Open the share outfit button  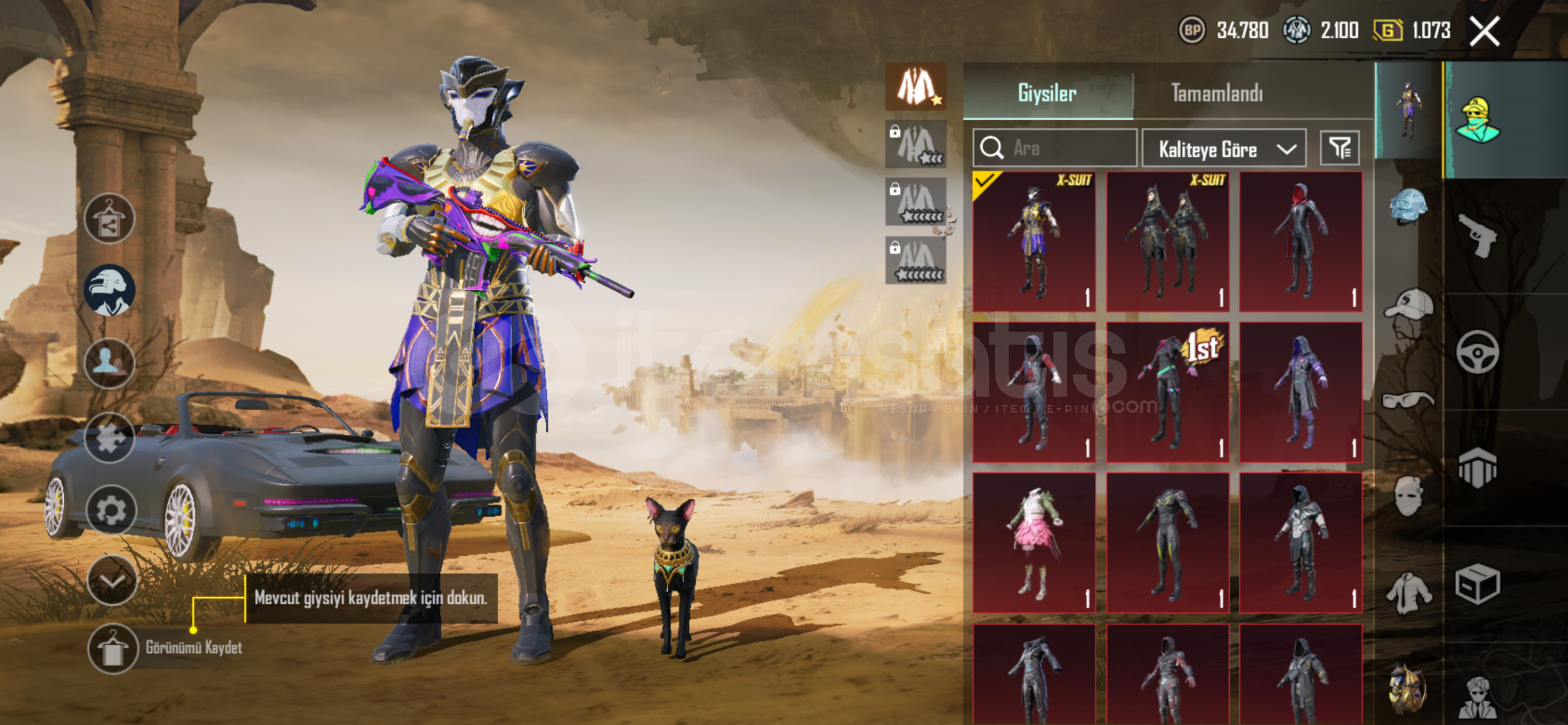click(109, 219)
